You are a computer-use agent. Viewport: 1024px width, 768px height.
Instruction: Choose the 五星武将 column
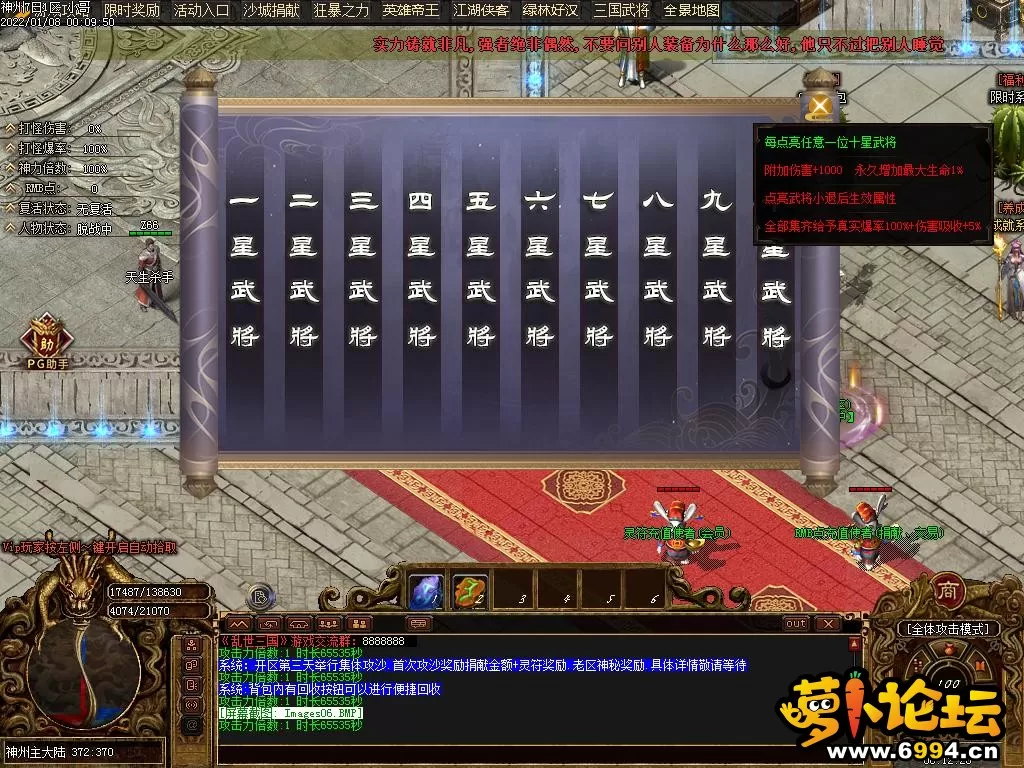(x=480, y=267)
